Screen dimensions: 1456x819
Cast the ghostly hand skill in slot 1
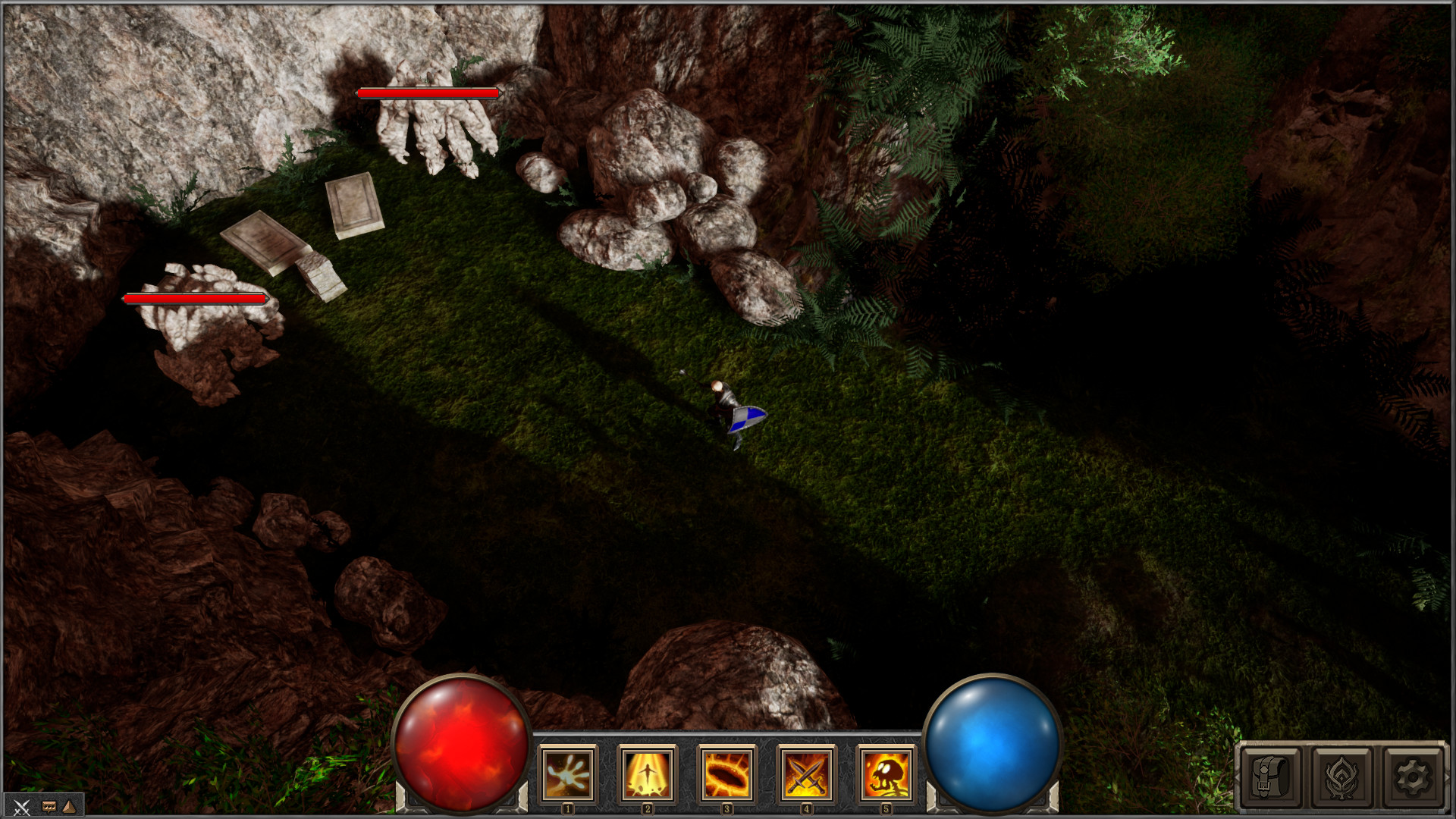pos(567,773)
